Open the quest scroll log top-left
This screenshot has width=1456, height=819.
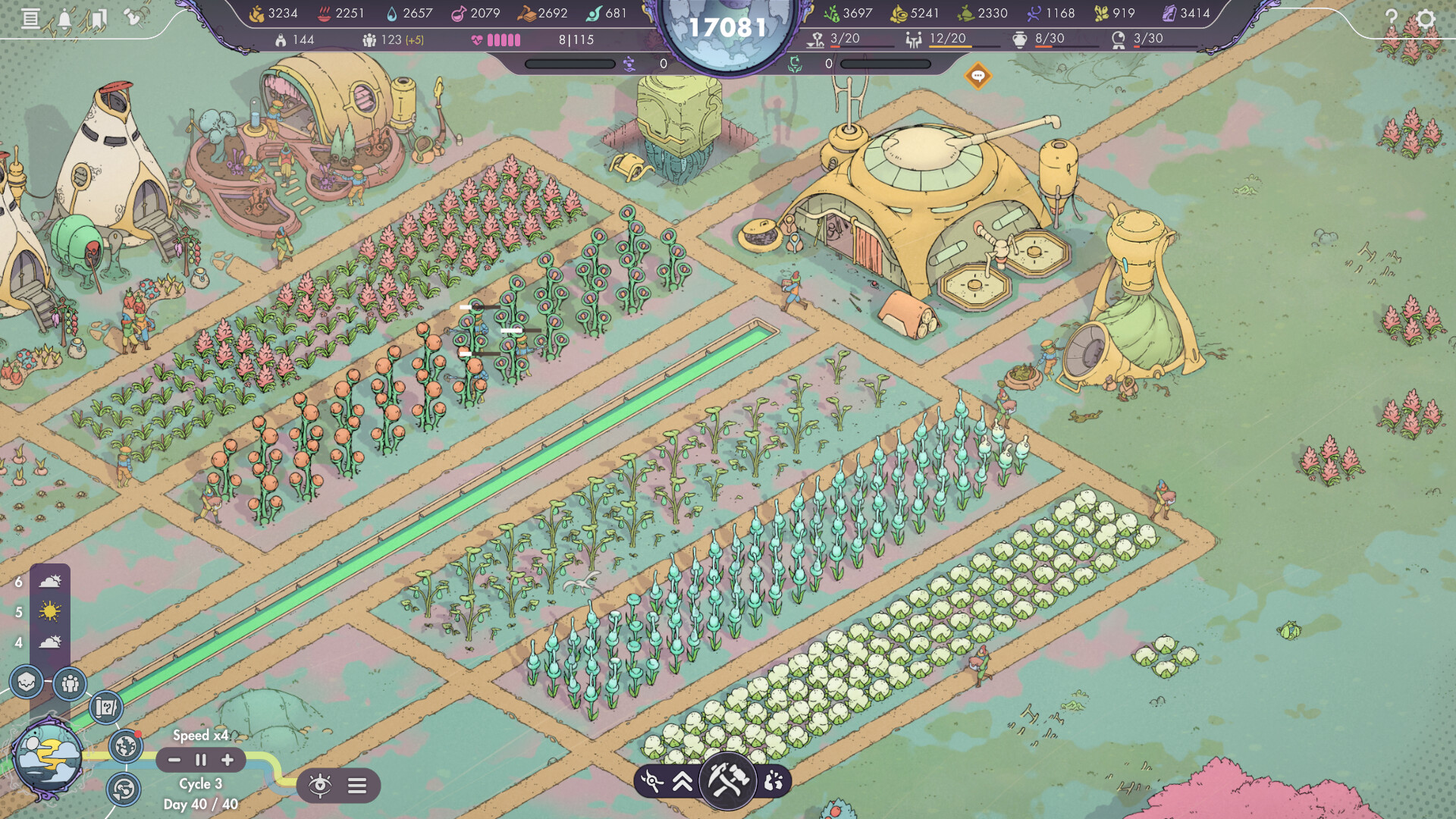click(30, 18)
